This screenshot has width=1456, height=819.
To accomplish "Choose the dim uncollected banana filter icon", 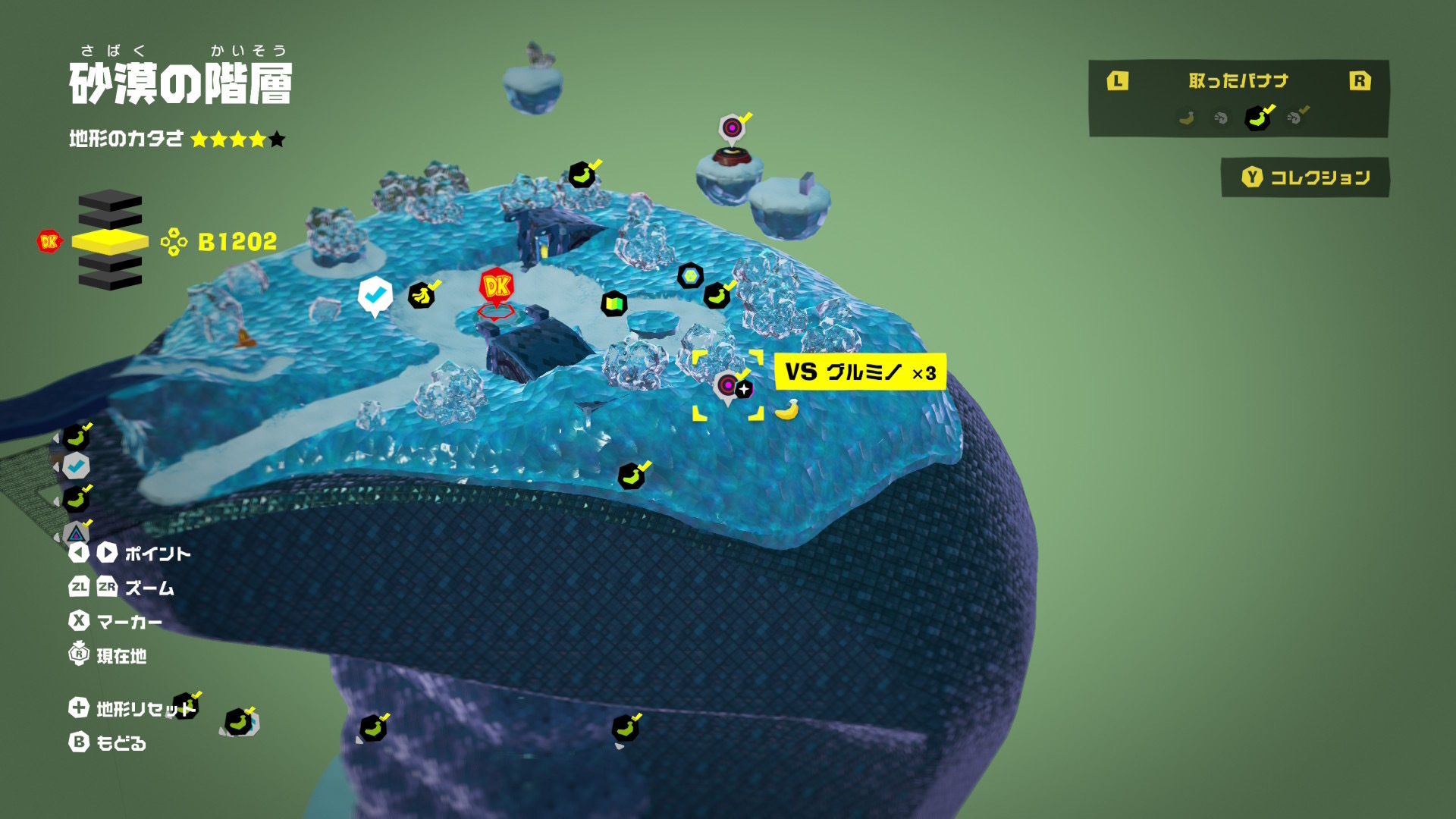I will 1187,118.
